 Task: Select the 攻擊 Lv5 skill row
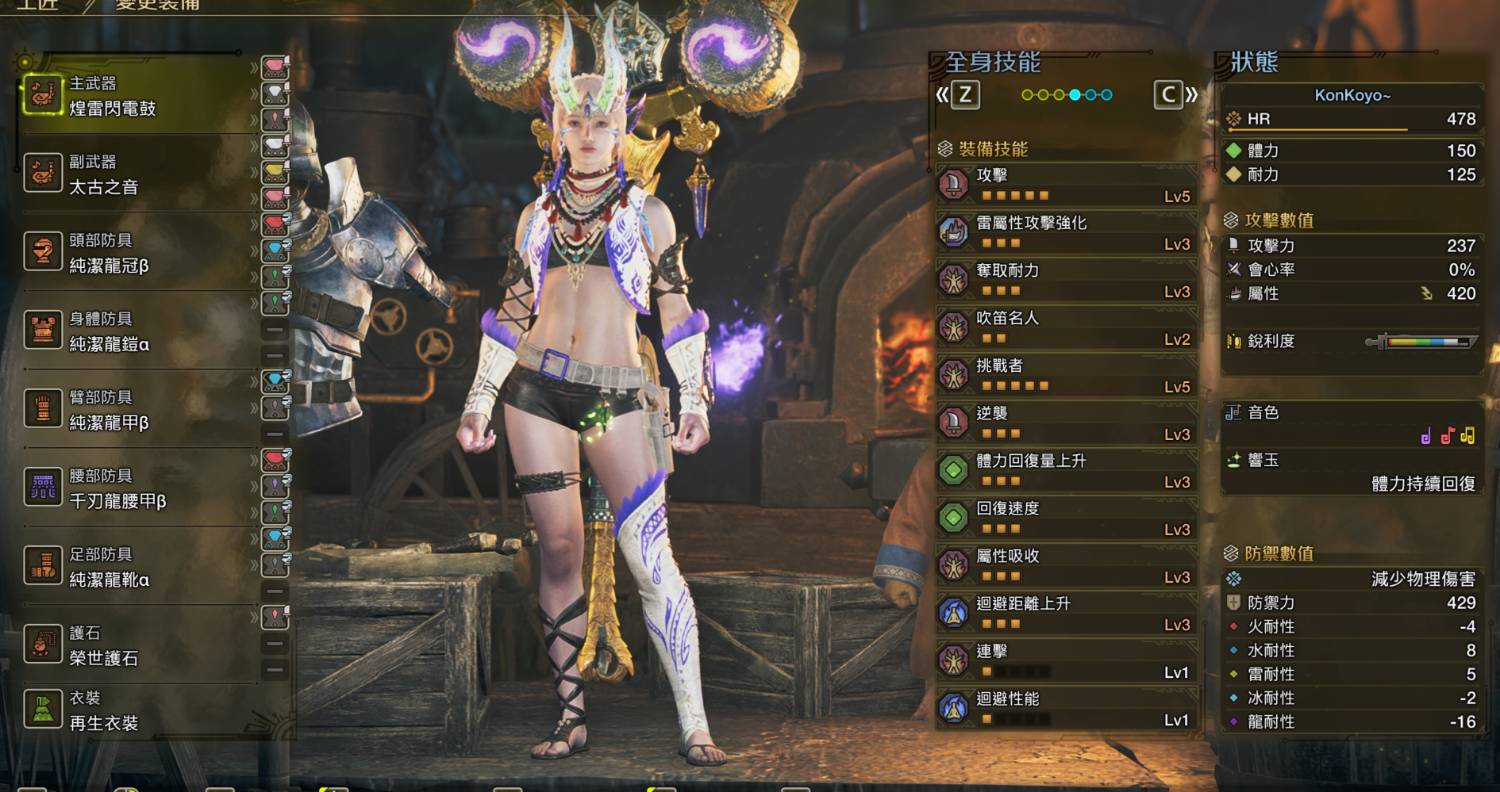1066,185
